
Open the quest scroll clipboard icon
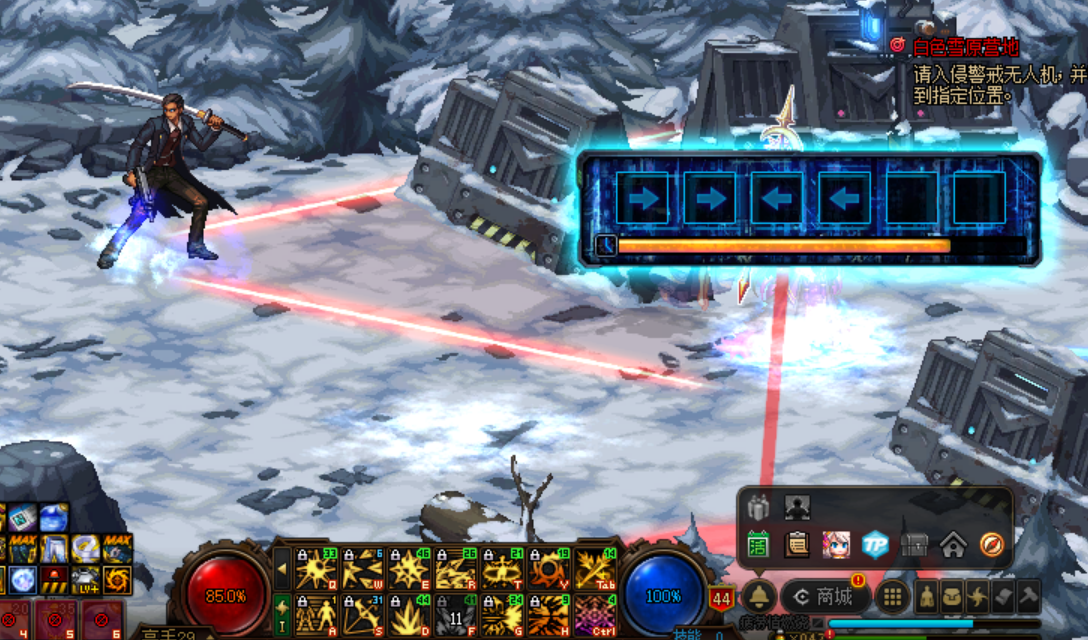[x=797, y=544]
